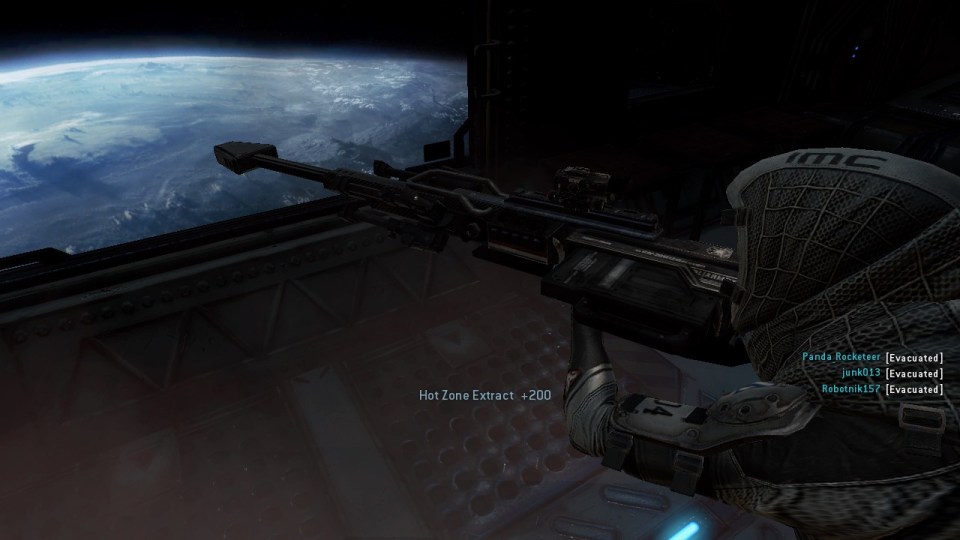Image resolution: width=960 pixels, height=540 pixels.
Task: Choose Robotnik157 from the player list
Action: [850, 389]
